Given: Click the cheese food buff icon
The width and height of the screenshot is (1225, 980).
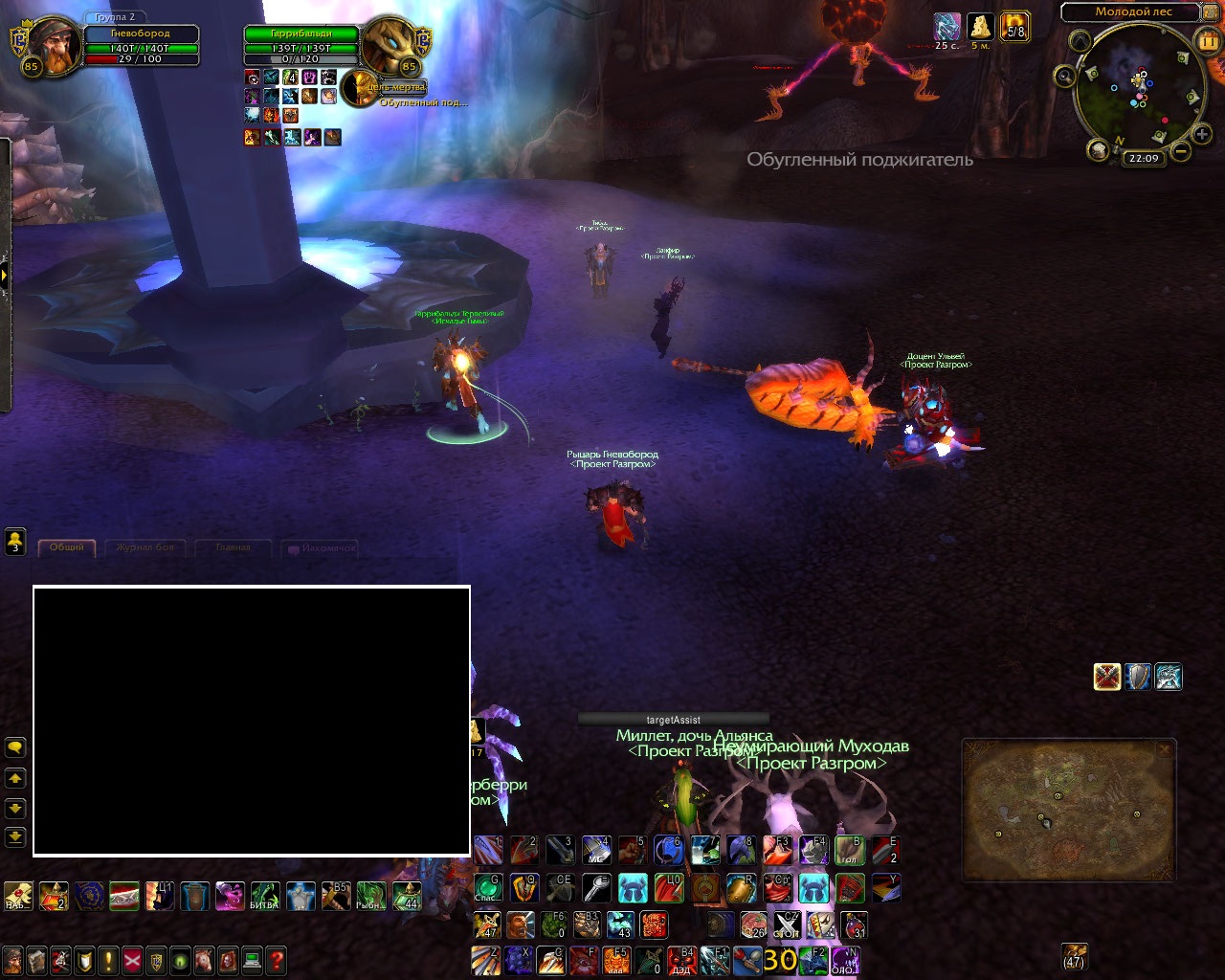Looking at the screenshot, I should point(980,26).
